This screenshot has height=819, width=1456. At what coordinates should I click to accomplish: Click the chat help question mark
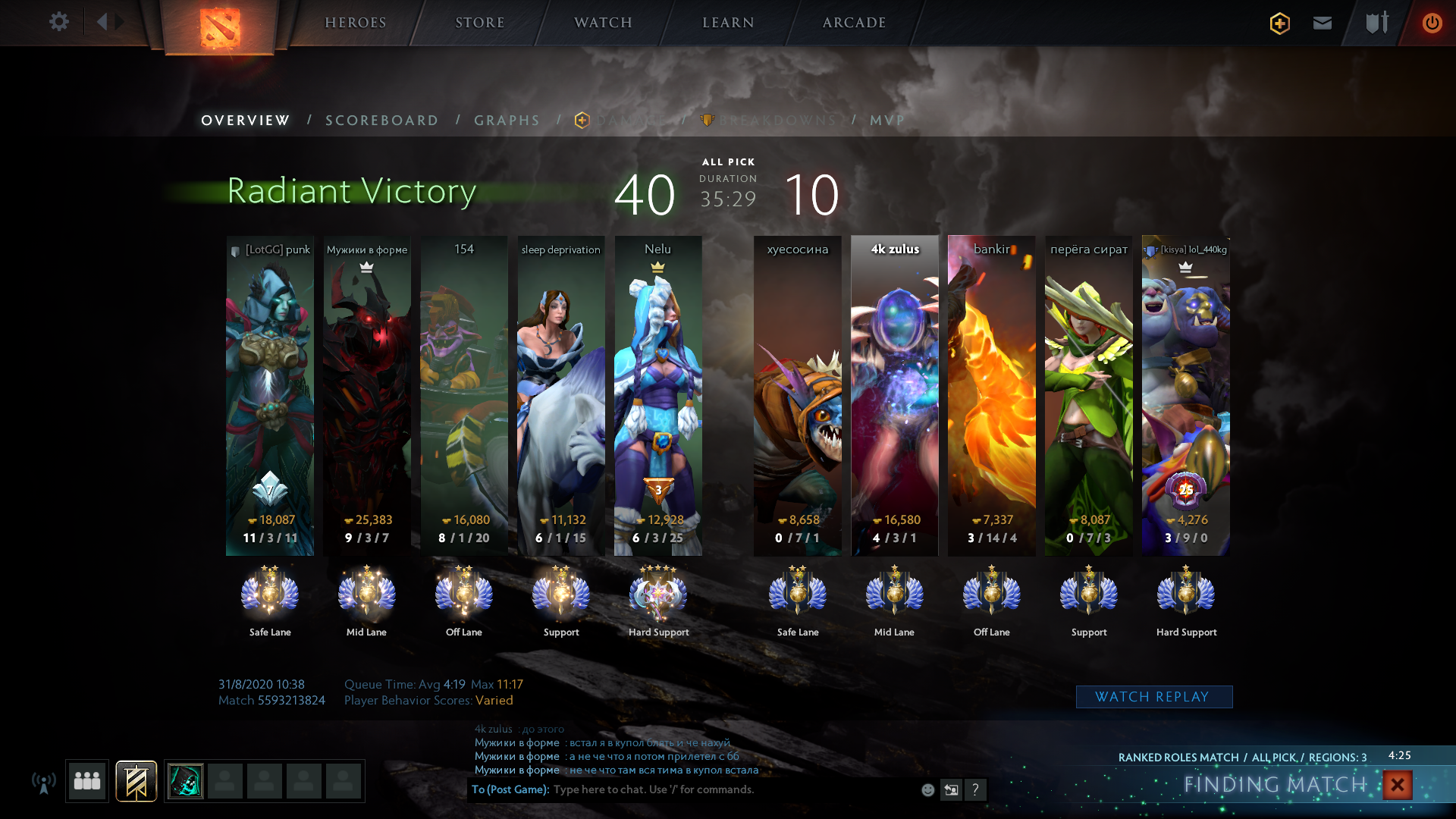[x=976, y=790]
